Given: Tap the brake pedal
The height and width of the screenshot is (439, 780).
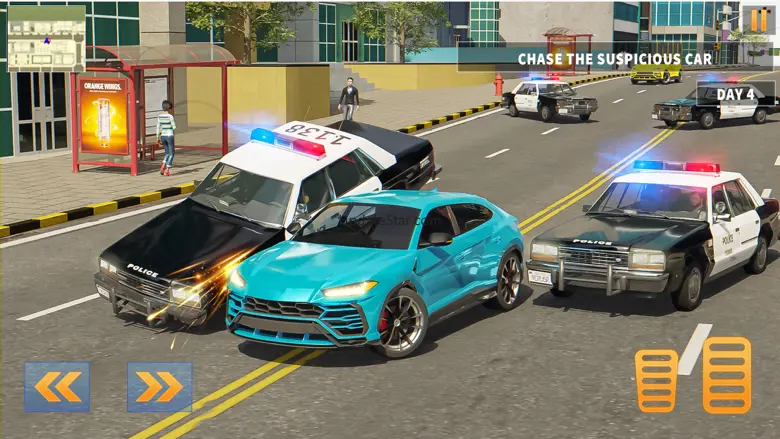Looking at the screenshot, I should [656, 380].
